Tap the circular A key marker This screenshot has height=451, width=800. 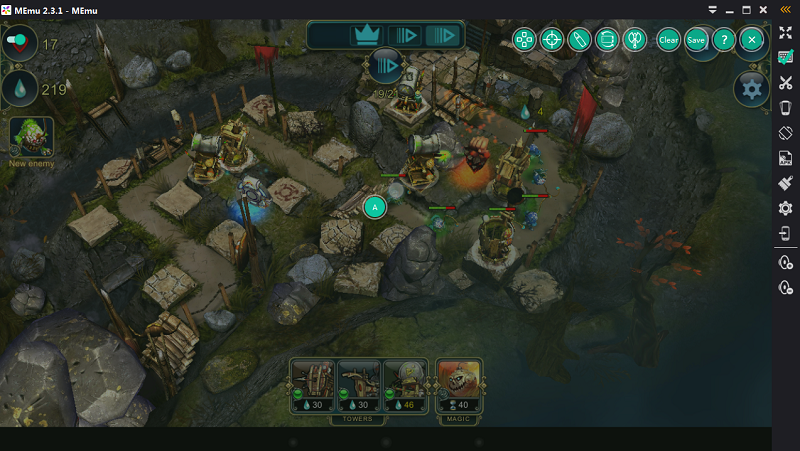tap(375, 207)
